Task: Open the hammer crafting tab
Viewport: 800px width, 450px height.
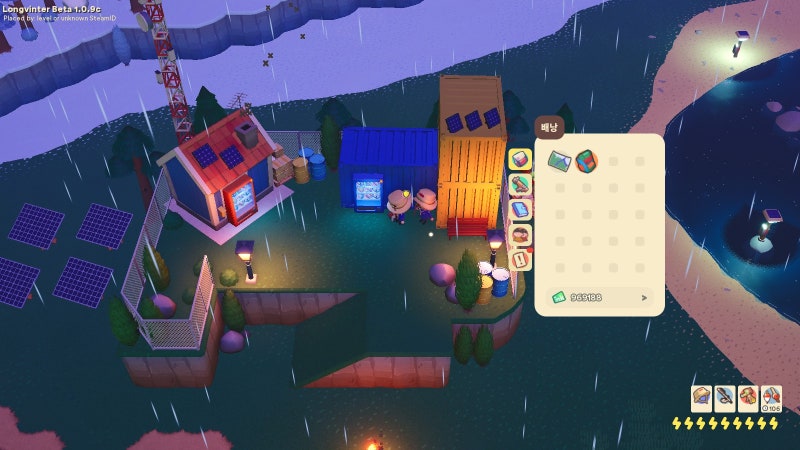Action: [x=520, y=185]
